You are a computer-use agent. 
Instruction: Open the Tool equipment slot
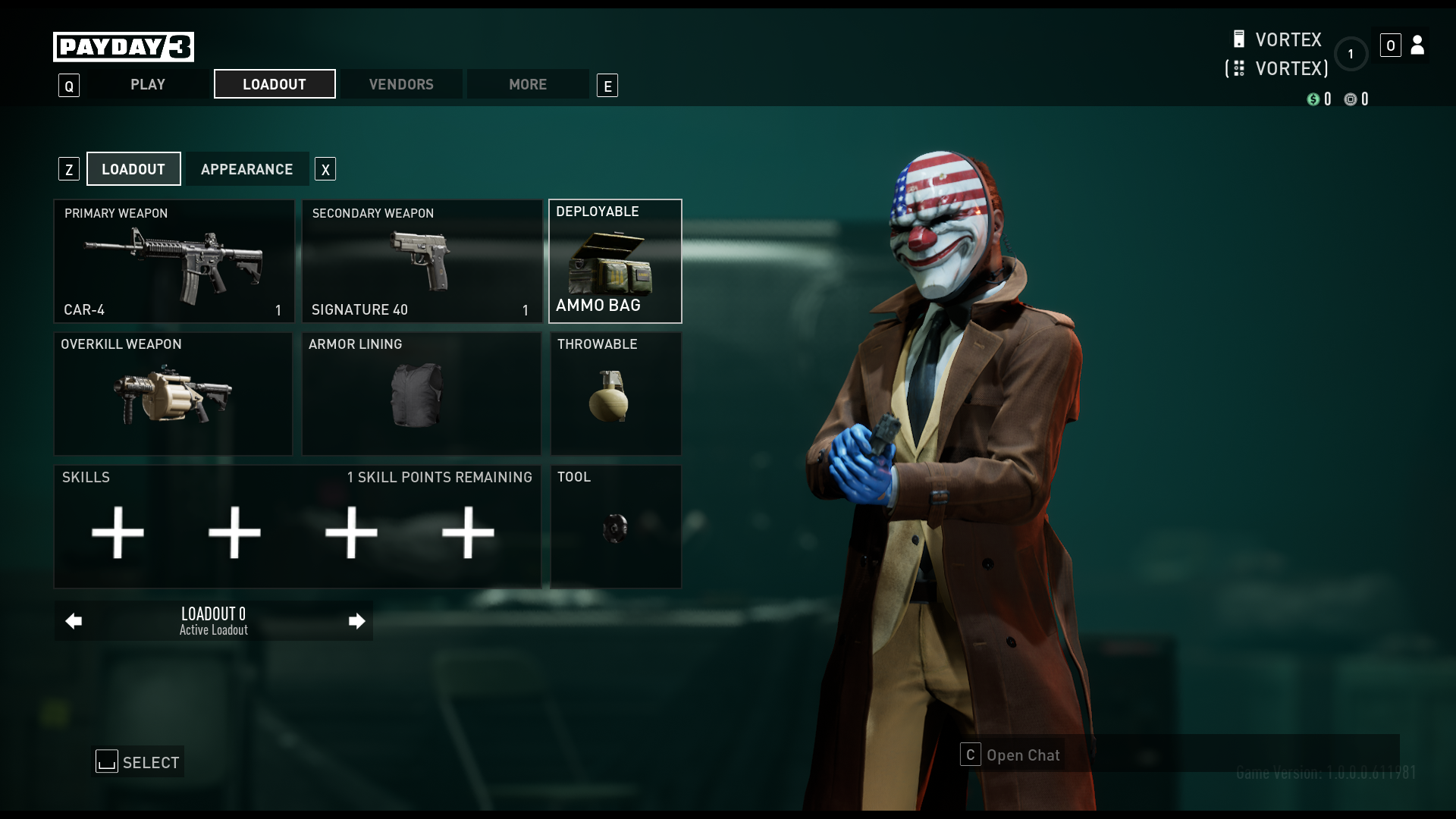pyautogui.click(x=615, y=526)
